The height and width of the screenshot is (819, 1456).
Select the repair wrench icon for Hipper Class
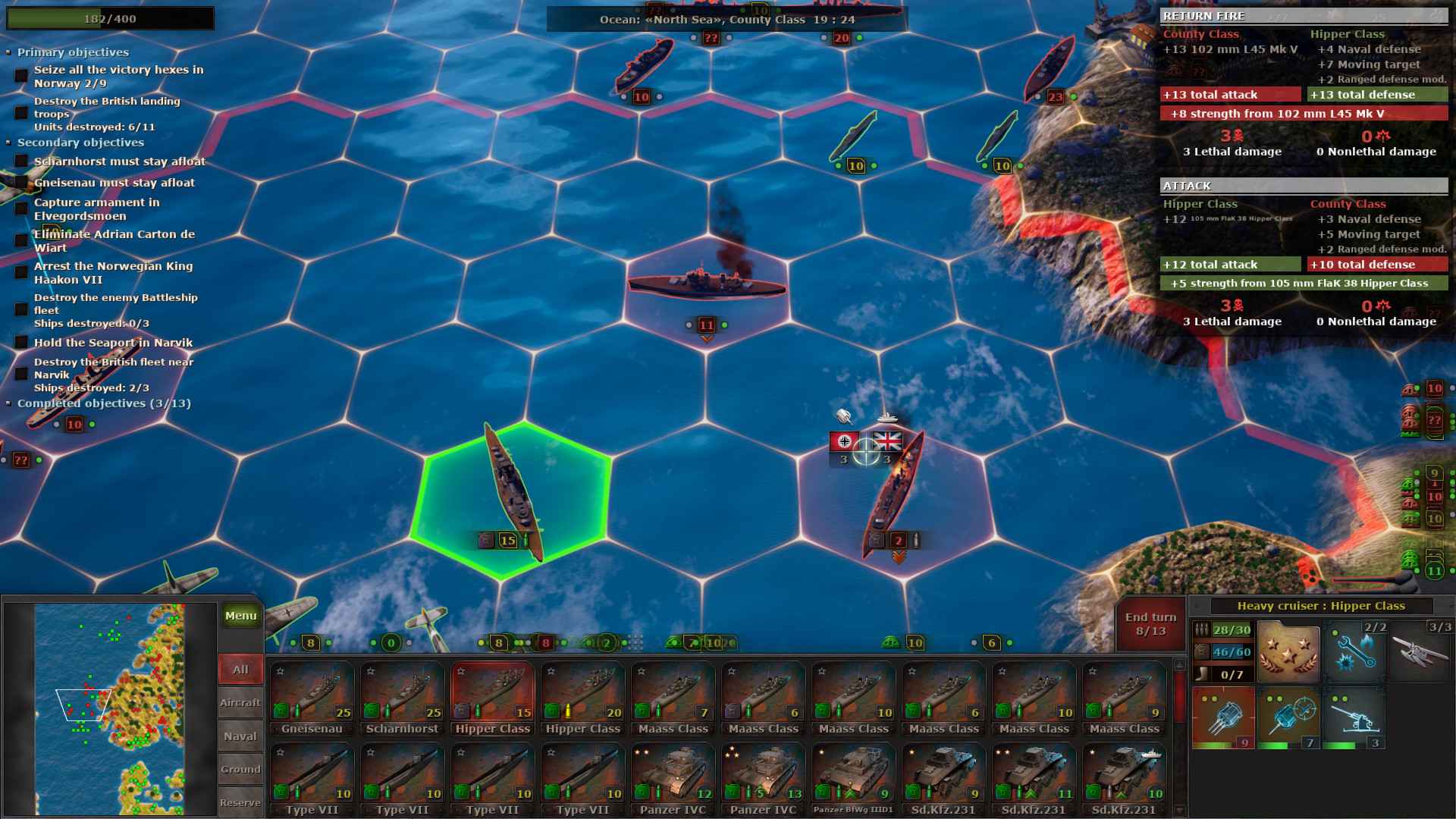1355,652
